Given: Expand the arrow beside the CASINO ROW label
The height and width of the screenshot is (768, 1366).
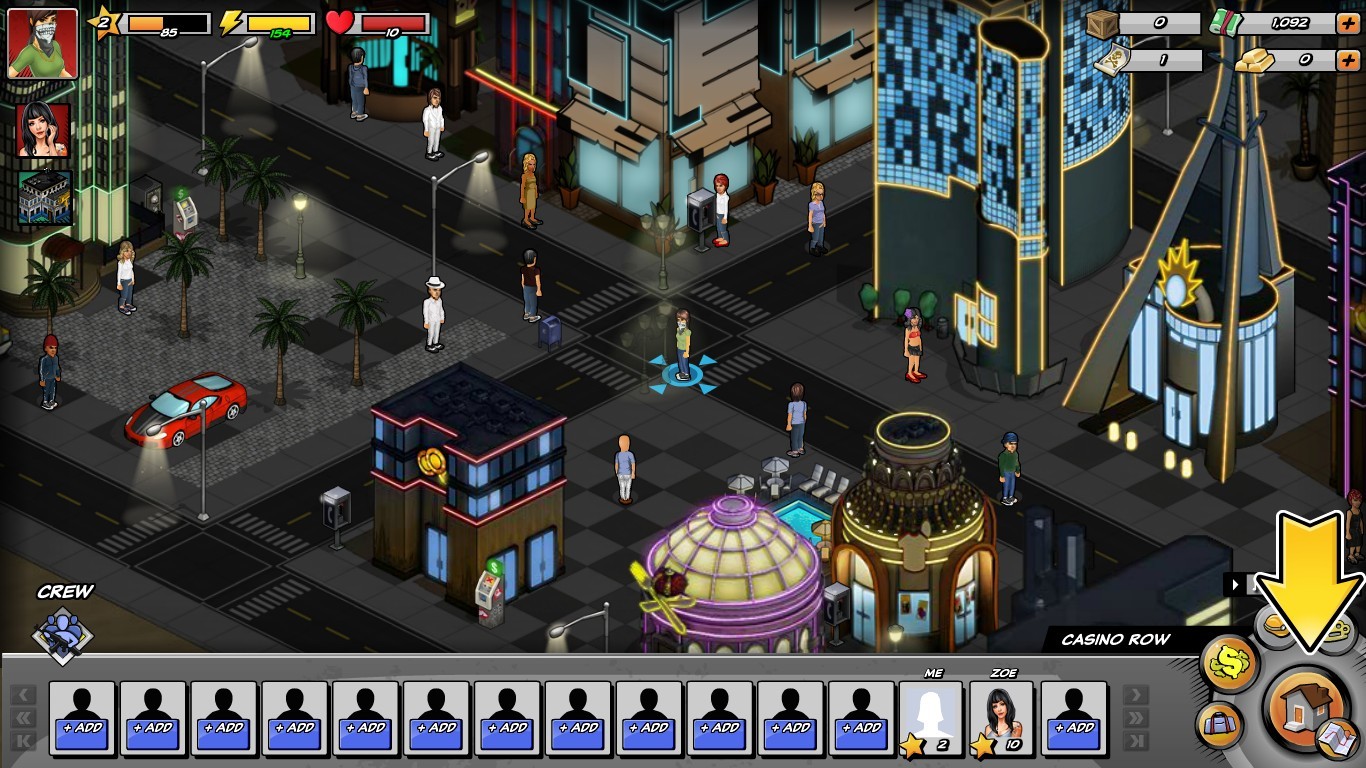Looking at the screenshot, I should pos(1234,584).
